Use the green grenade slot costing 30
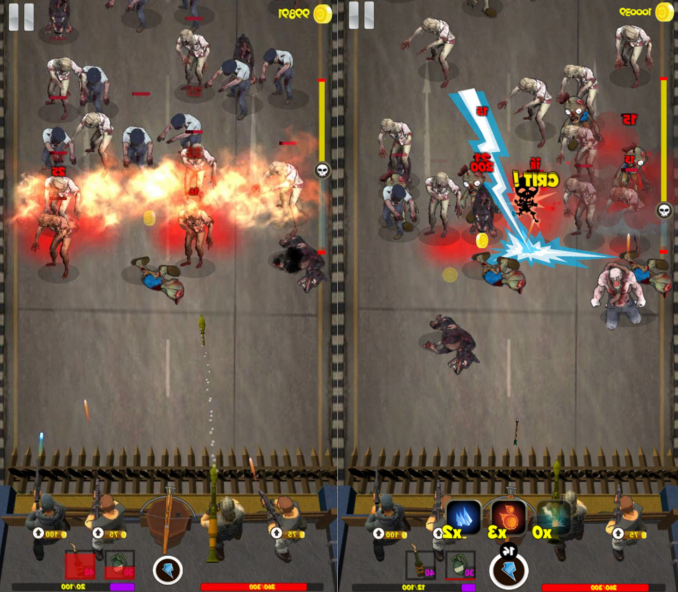 click(458, 565)
